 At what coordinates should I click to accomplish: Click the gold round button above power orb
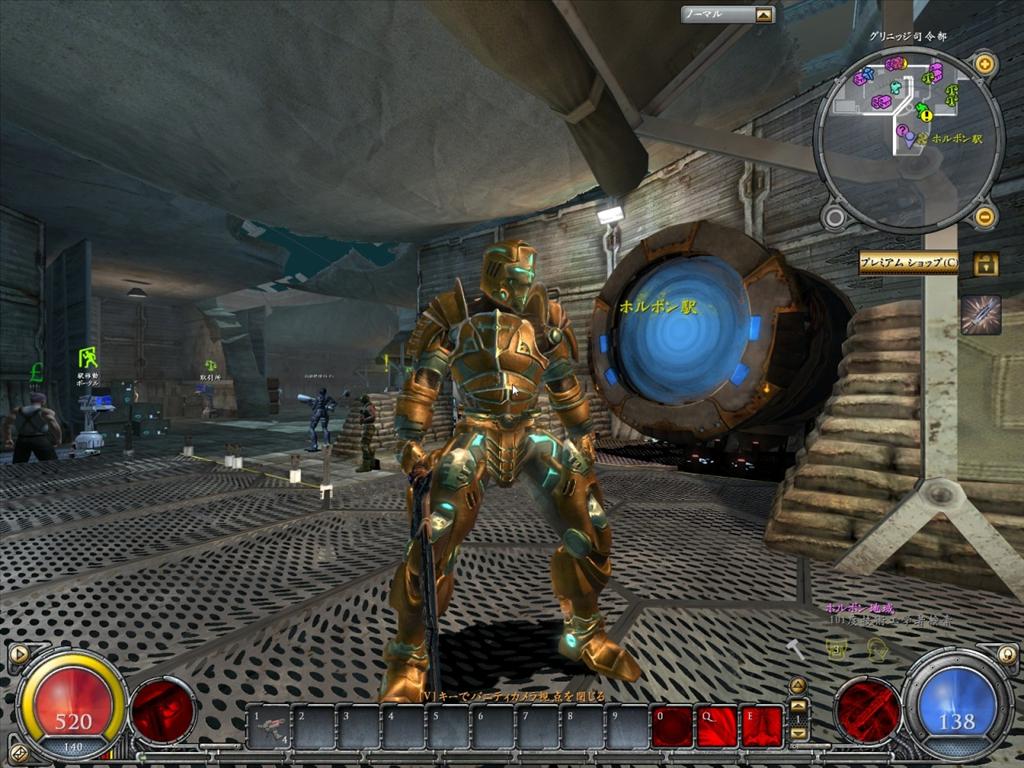pyautogui.click(x=1007, y=655)
